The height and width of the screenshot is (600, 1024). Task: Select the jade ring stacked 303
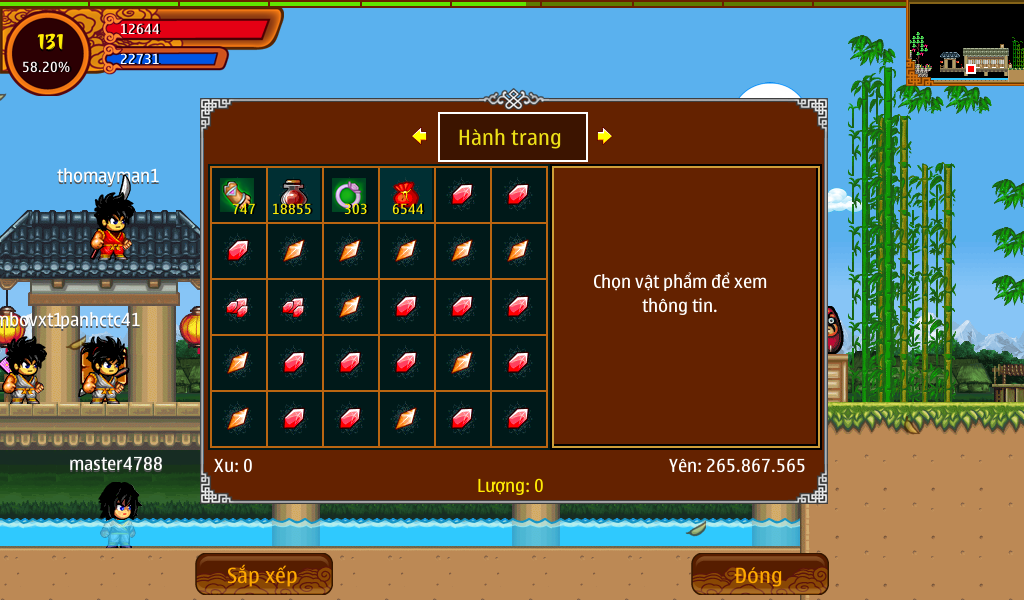click(x=350, y=195)
